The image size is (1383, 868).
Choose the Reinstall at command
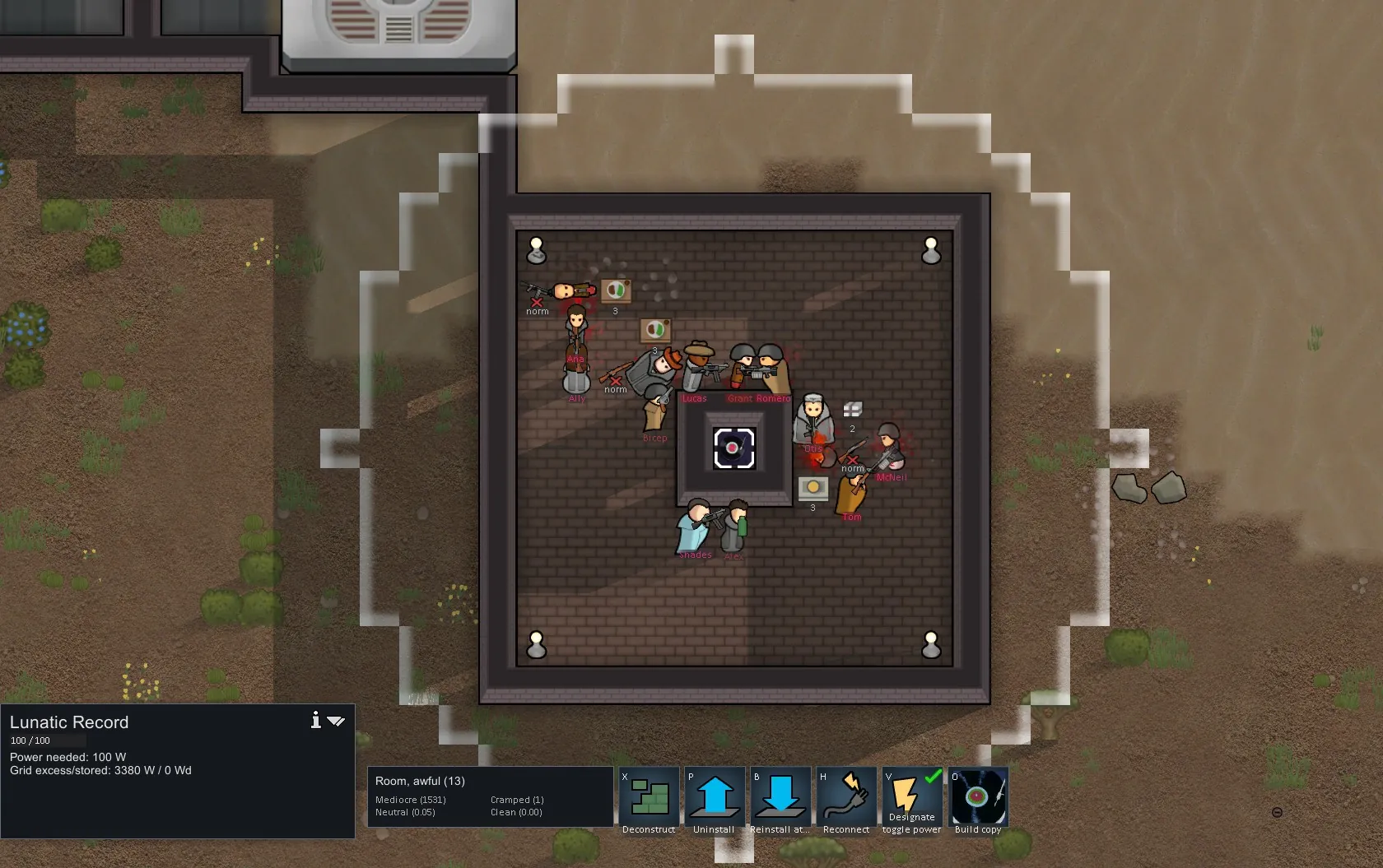tap(780, 798)
